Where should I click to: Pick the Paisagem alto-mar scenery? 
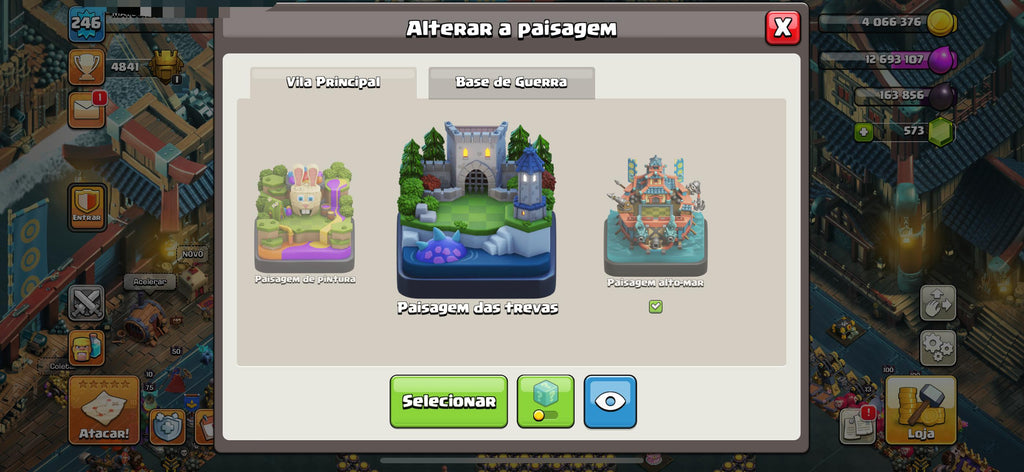click(x=655, y=217)
